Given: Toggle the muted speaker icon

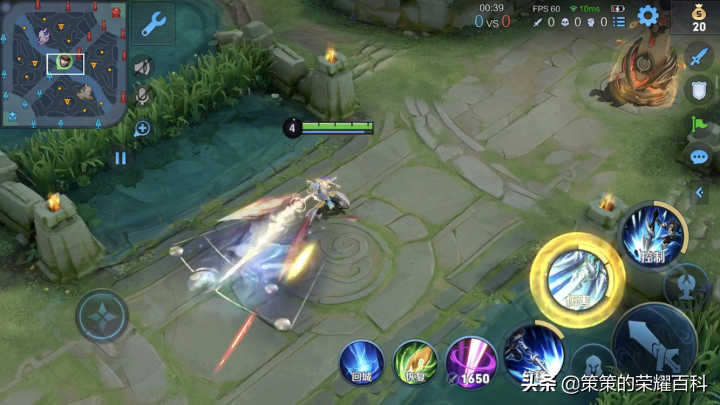Looking at the screenshot, I should pos(143,66).
